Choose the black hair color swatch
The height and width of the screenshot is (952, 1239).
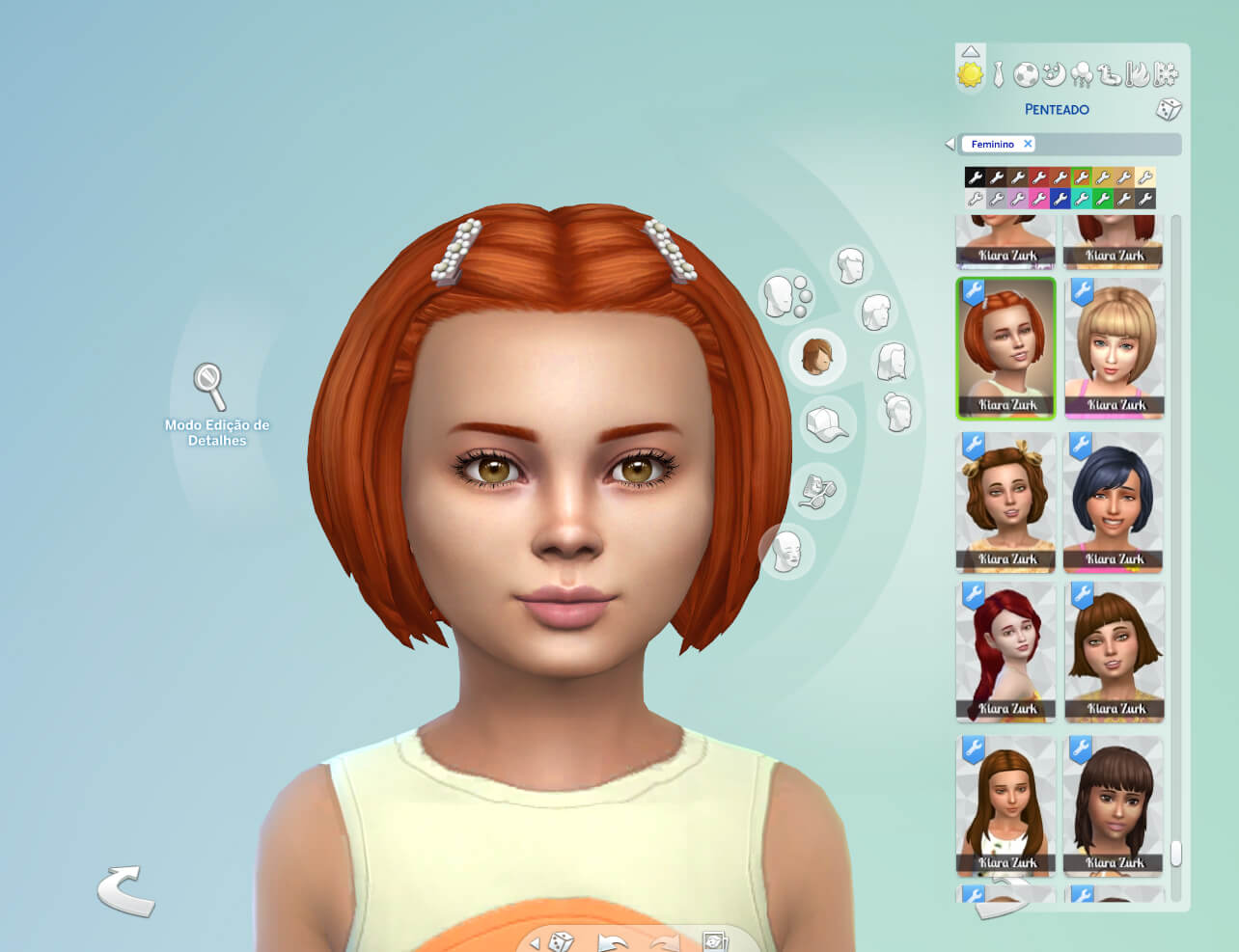pos(975,177)
